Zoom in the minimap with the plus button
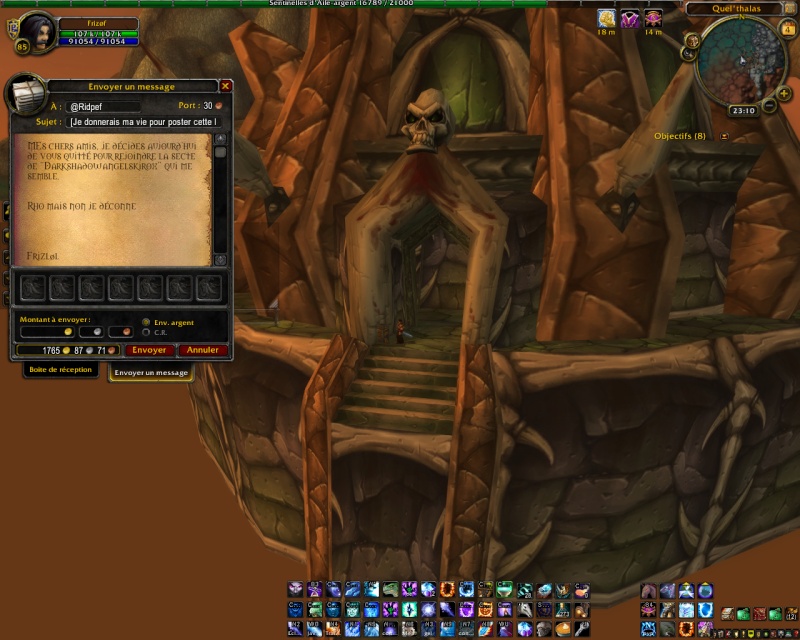Screen dimensions: 800x640 pos(783,92)
